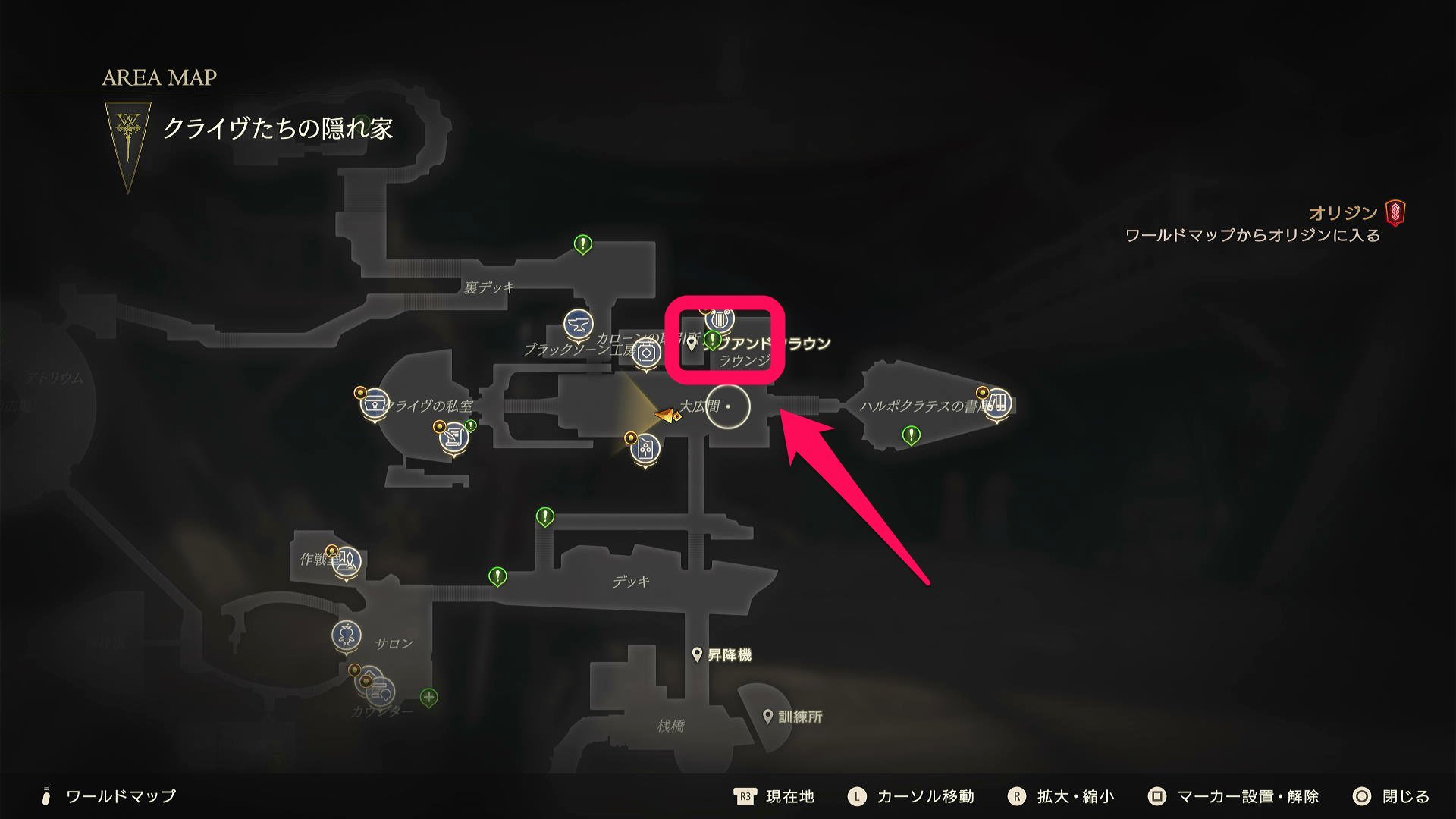Click the red オリジン quest marker
This screenshot has width=1456, height=819.
click(1395, 212)
